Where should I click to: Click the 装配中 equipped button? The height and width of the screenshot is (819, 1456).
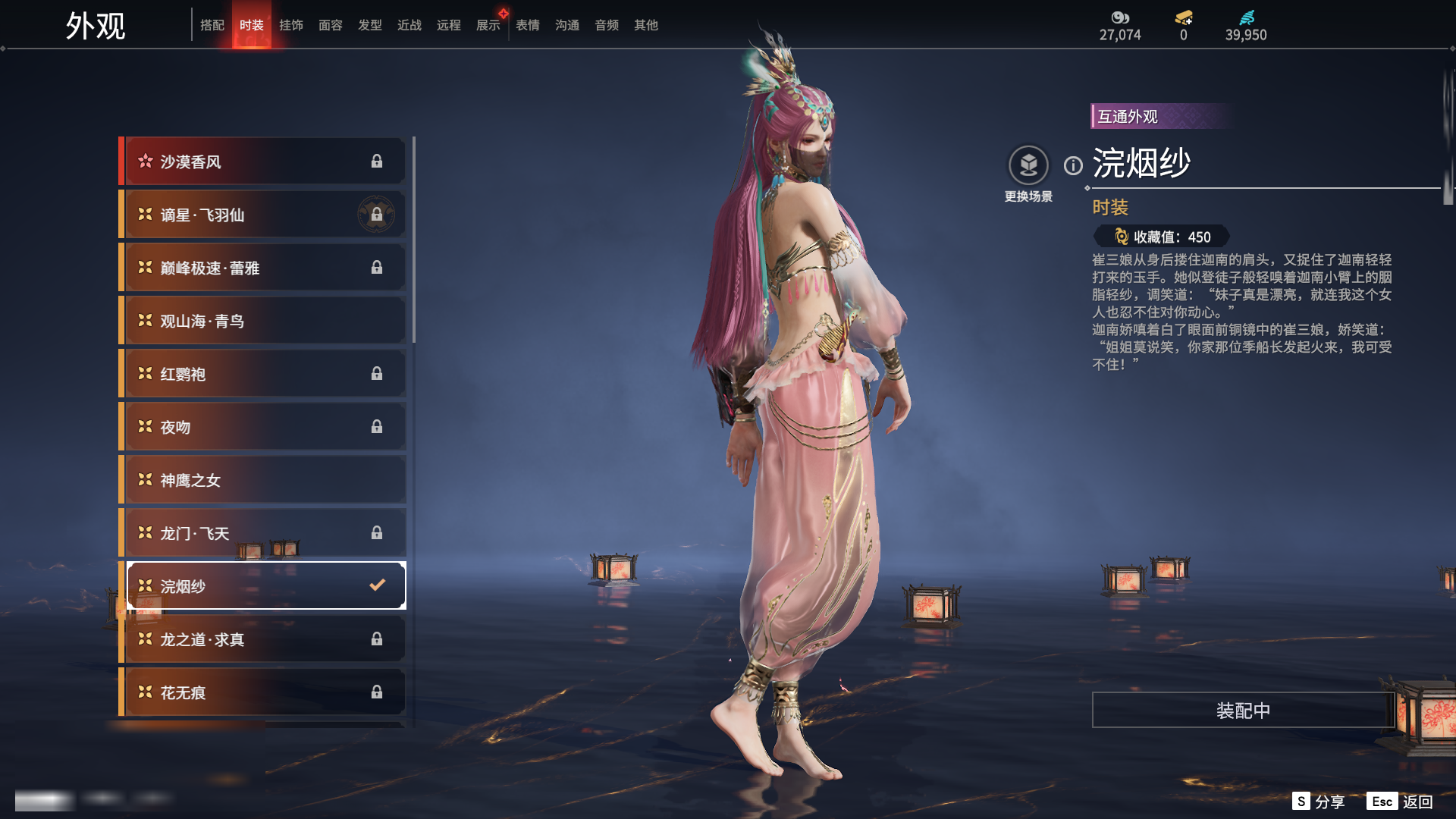tap(1243, 711)
